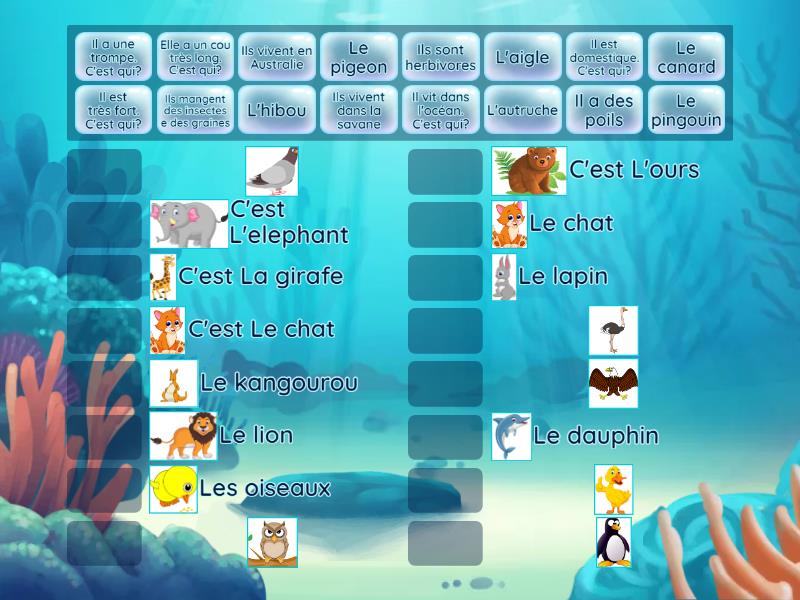This screenshot has width=800, height=600.
Task: Click the empty slot beside "Le kangourou"
Action: (x=104, y=384)
